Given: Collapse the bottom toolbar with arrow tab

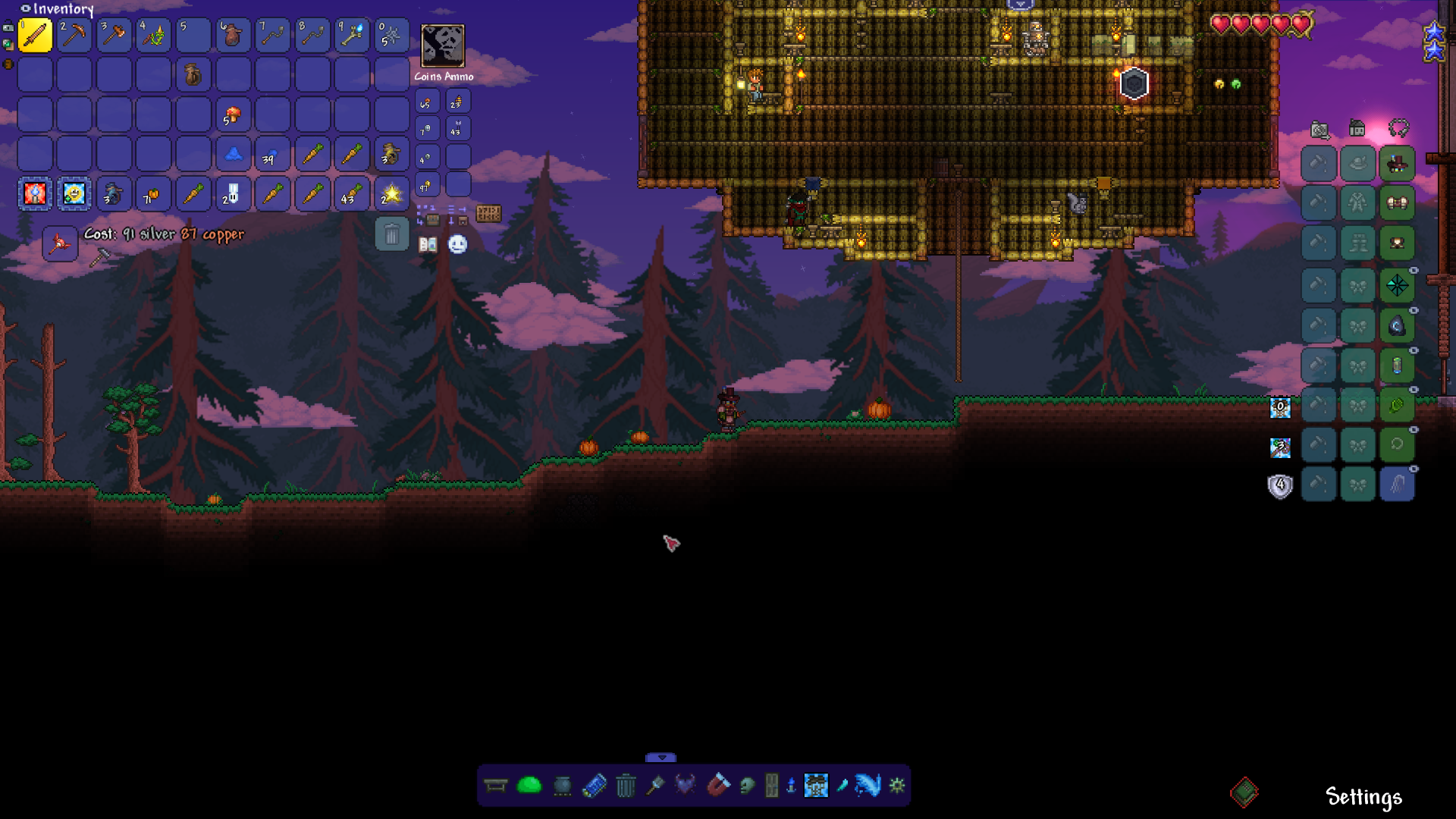Looking at the screenshot, I should 661,758.
